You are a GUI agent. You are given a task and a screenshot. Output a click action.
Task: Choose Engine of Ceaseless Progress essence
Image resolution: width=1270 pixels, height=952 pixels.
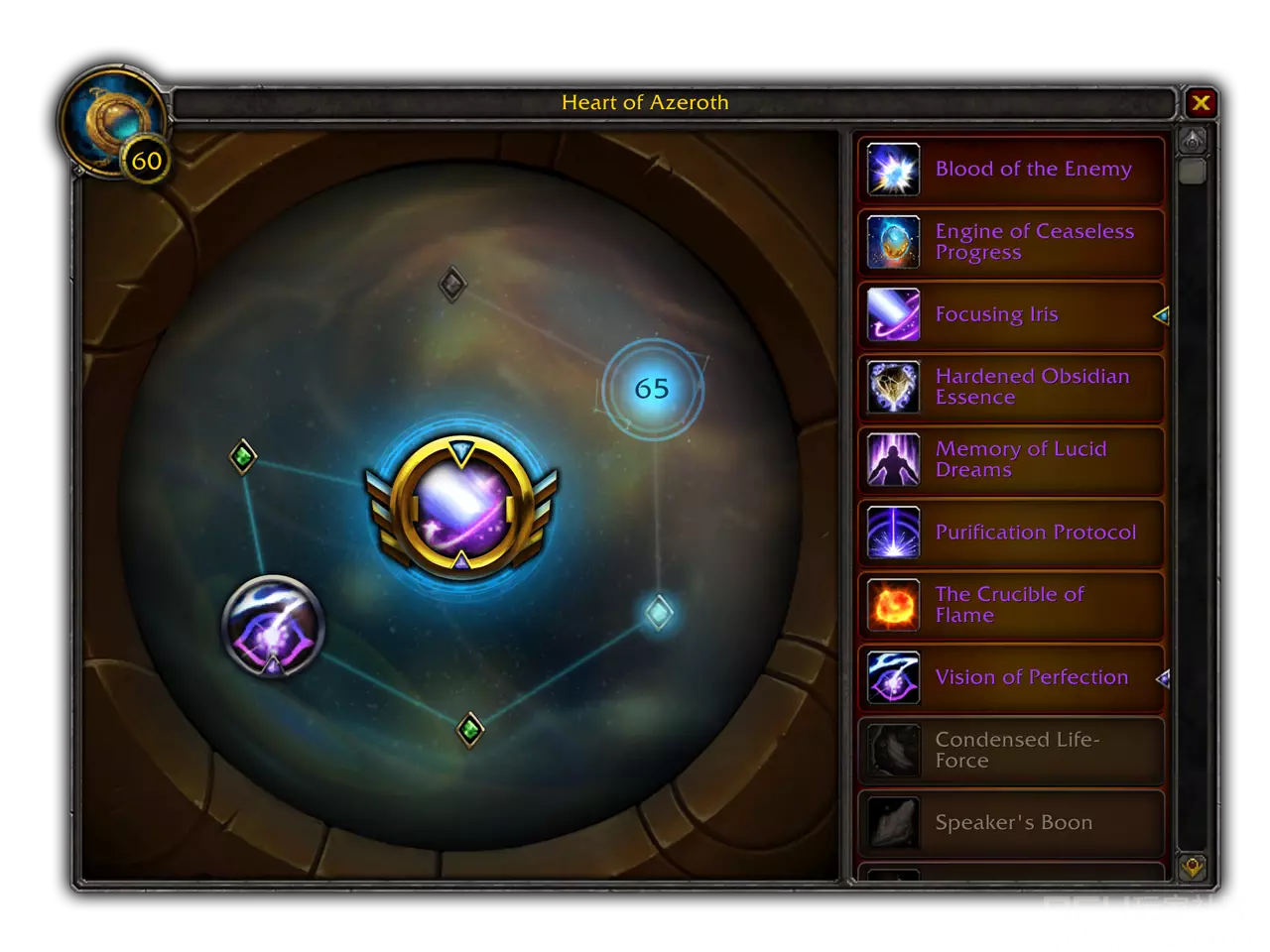click(x=1010, y=242)
